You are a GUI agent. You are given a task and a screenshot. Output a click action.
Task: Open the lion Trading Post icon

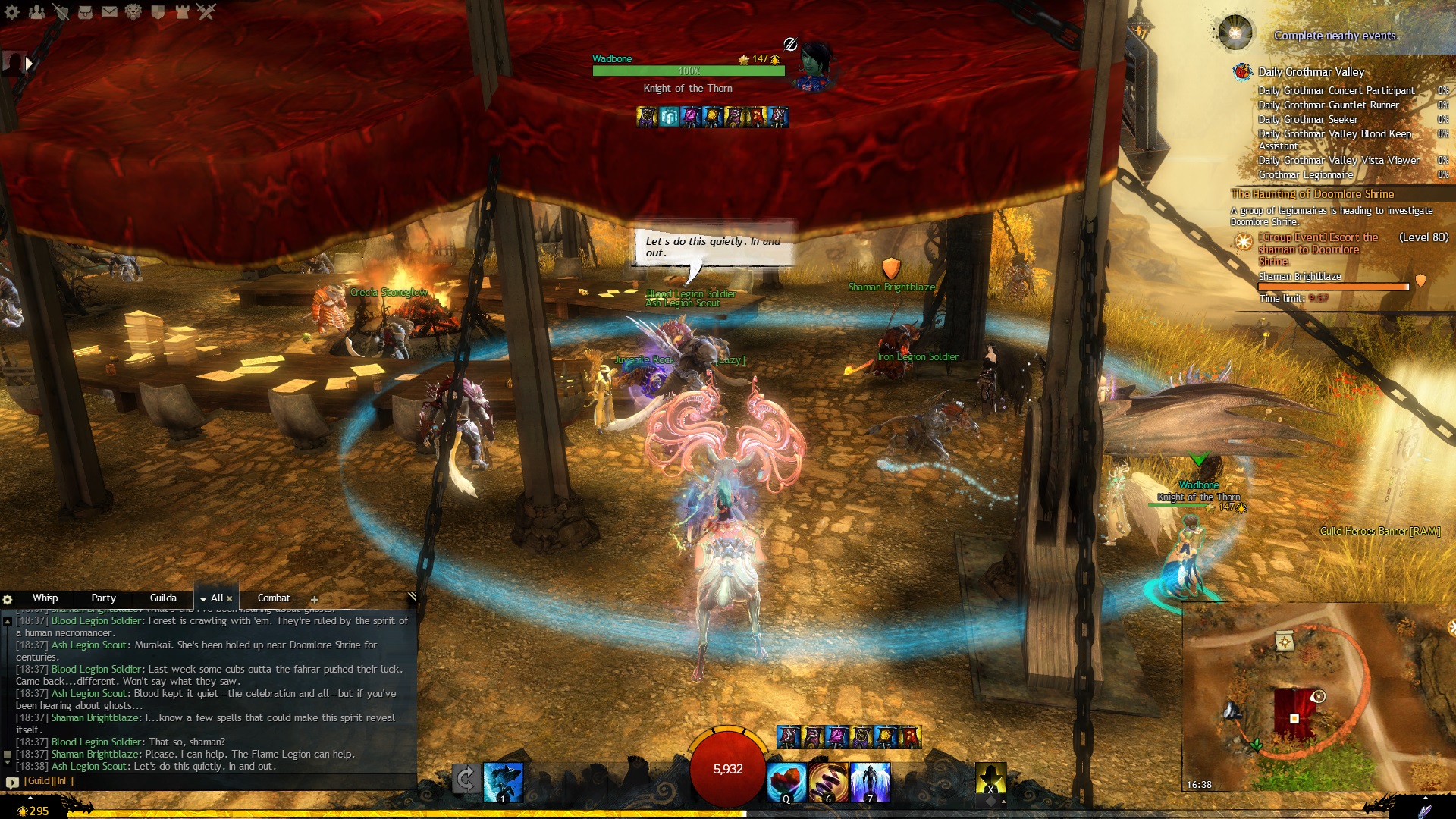[133, 11]
